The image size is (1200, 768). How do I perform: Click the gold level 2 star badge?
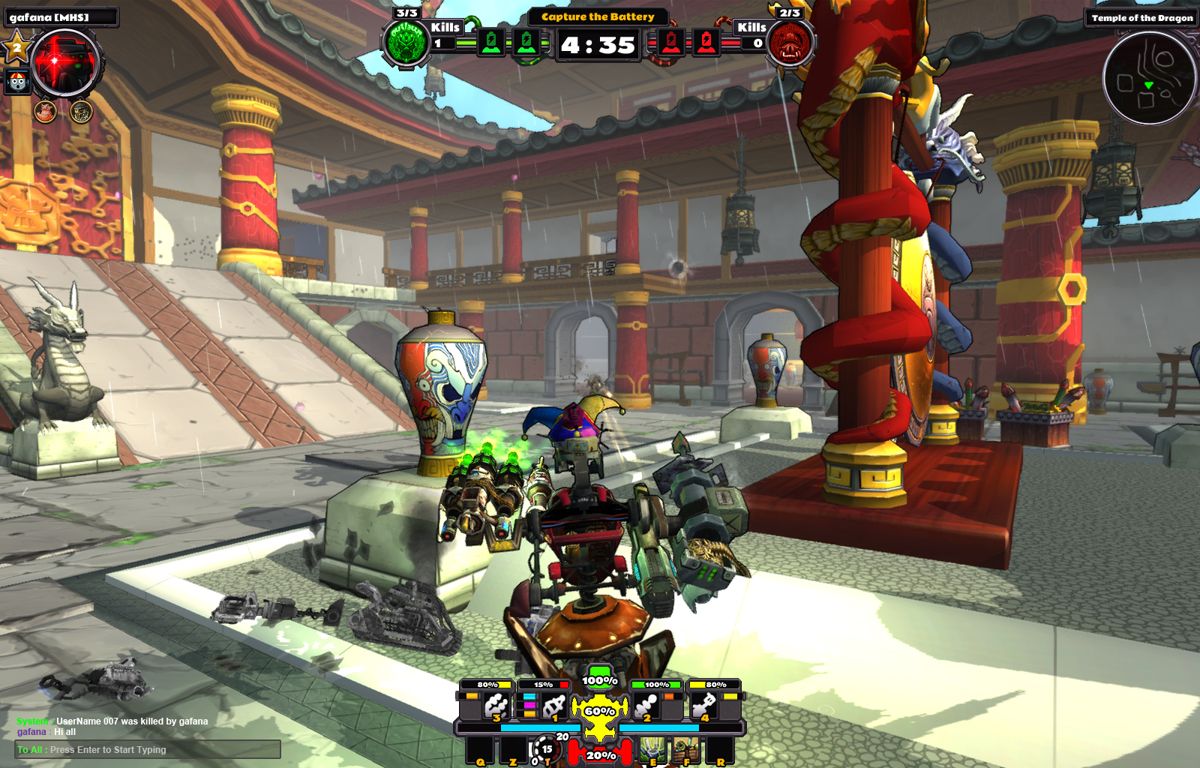pyautogui.click(x=16, y=47)
